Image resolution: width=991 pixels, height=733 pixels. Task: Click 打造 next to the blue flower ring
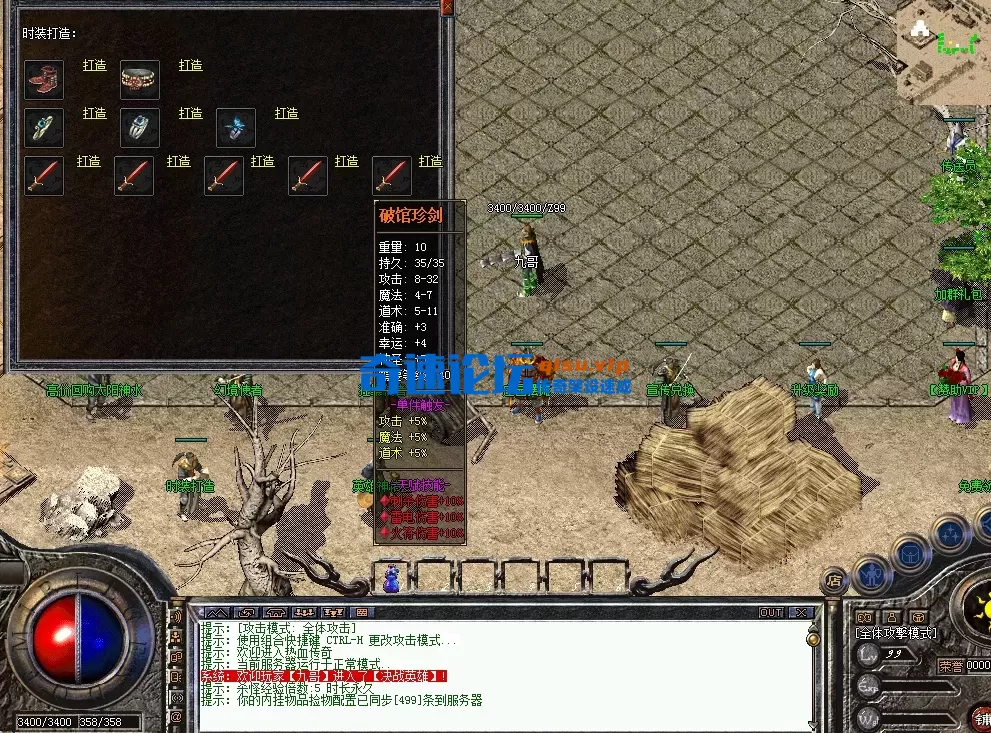pos(286,113)
